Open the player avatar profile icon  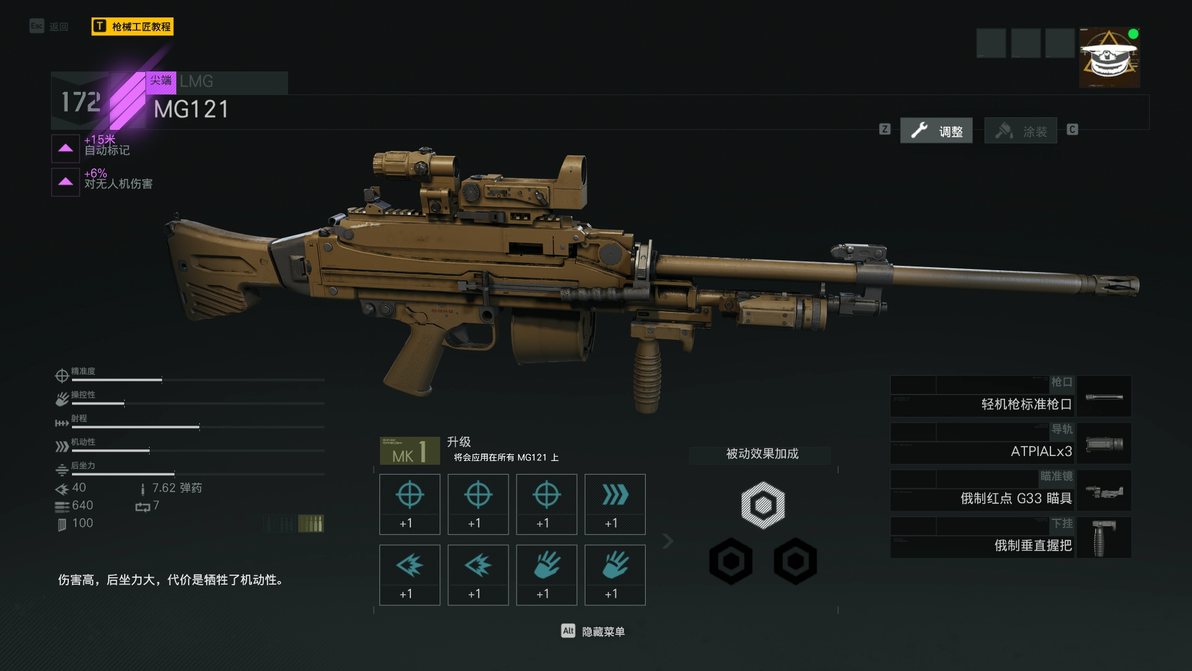[1109, 58]
